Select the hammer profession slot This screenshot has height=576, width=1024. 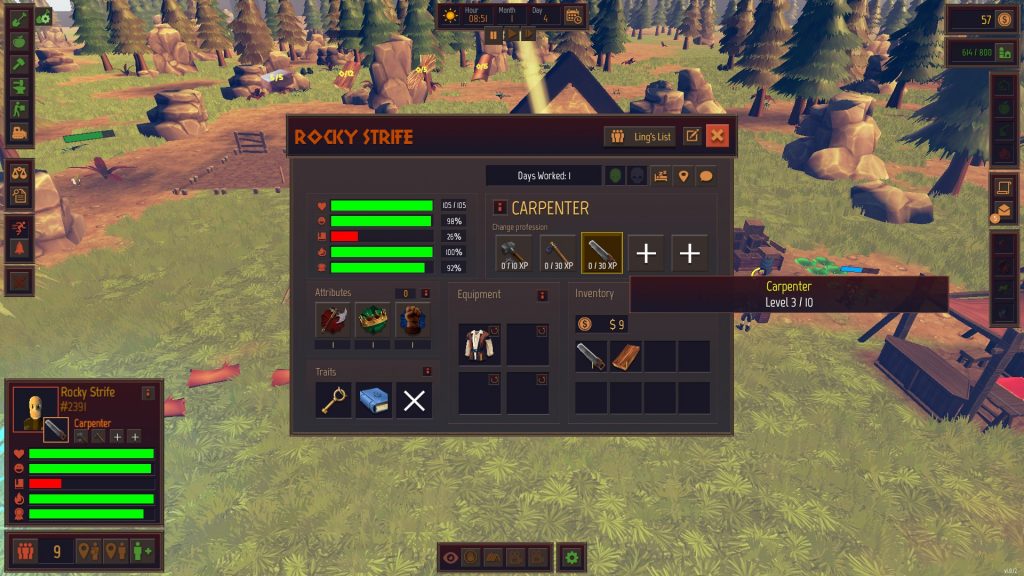514,253
